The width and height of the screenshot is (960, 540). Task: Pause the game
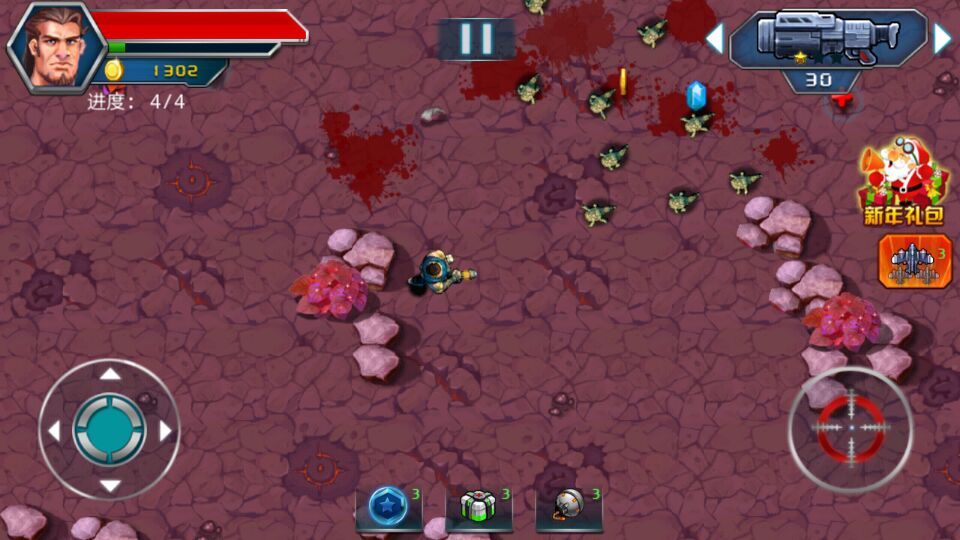(x=476, y=39)
